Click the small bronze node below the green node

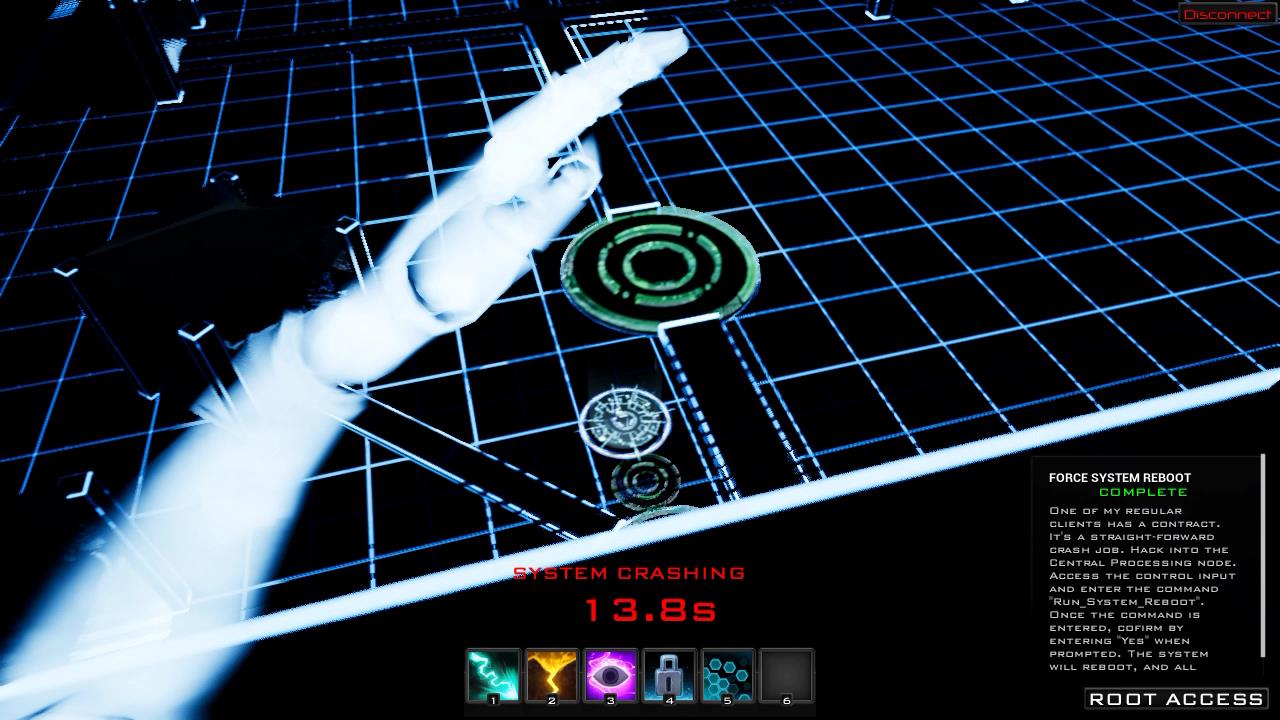(625, 418)
